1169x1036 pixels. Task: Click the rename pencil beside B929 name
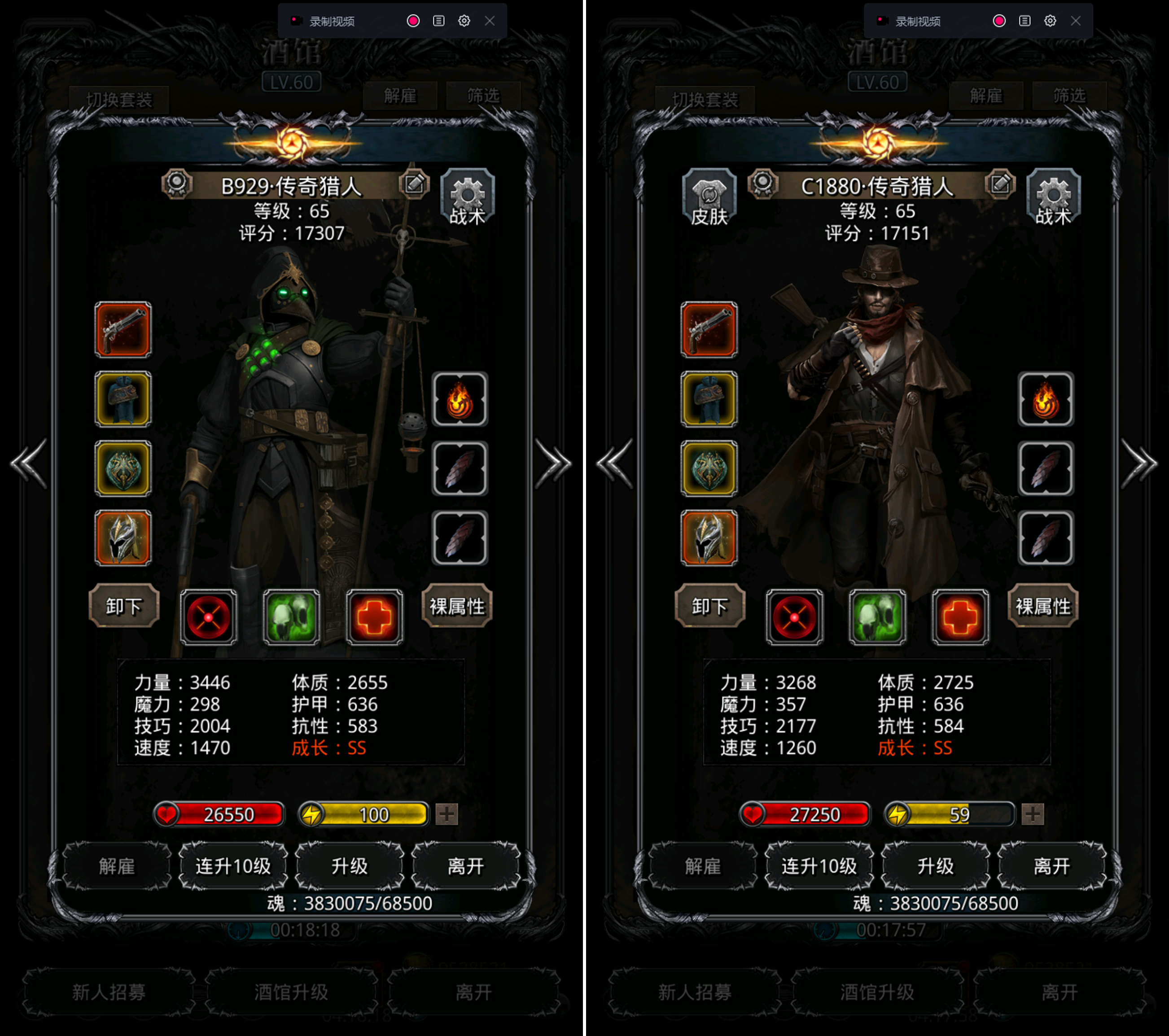[x=414, y=184]
